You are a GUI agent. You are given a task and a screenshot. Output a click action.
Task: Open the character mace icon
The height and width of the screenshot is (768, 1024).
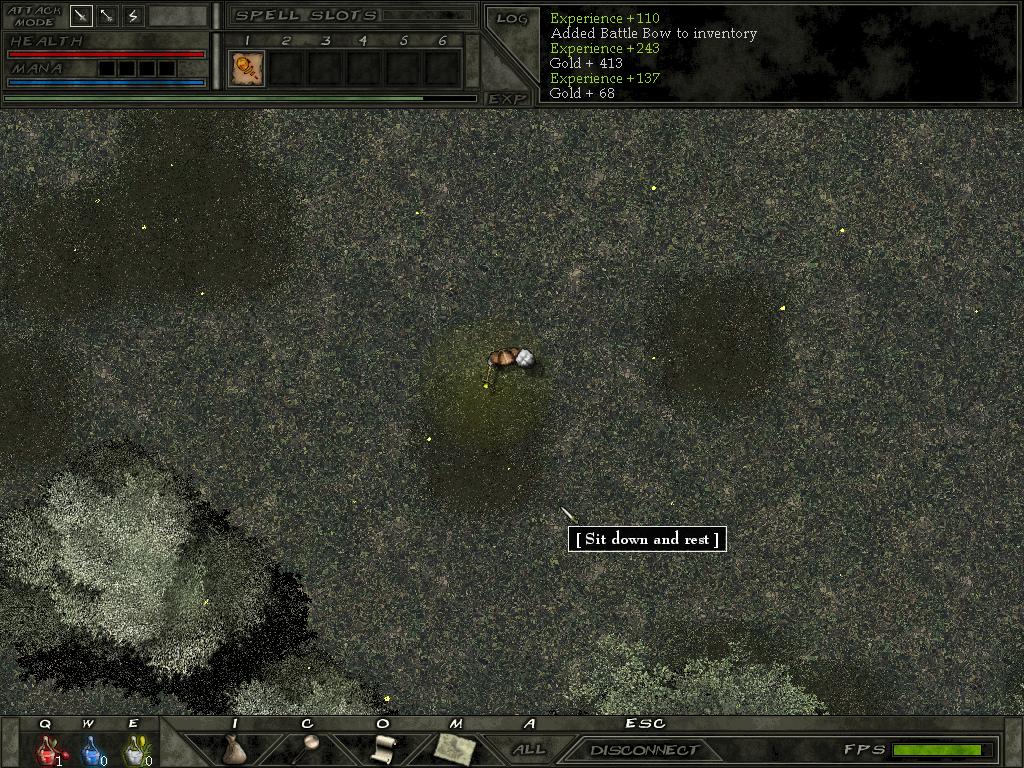[x=307, y=748]
